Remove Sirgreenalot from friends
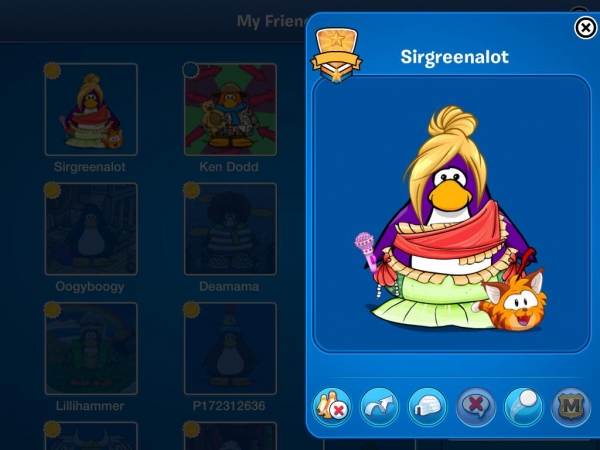This screenshot has height=450, width=600. tap(332, 406)
